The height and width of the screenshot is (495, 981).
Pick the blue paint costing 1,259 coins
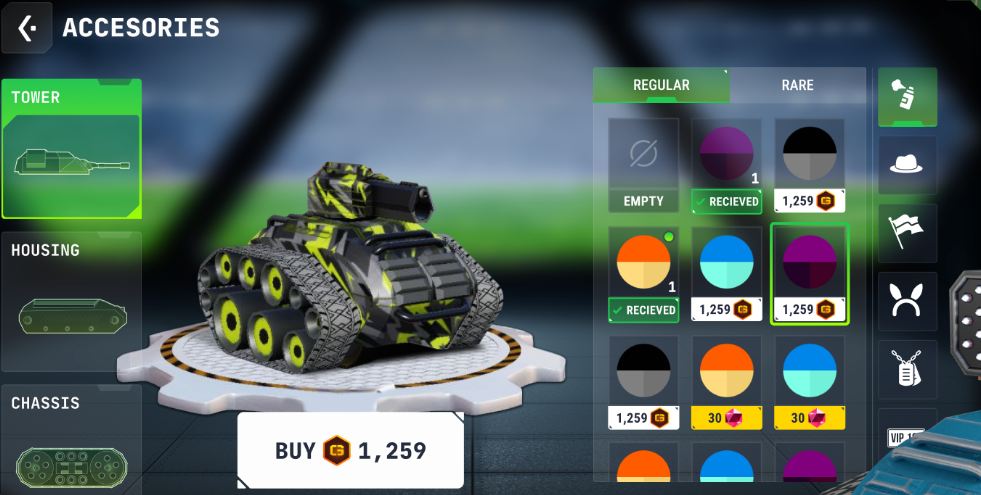[726, 273]
